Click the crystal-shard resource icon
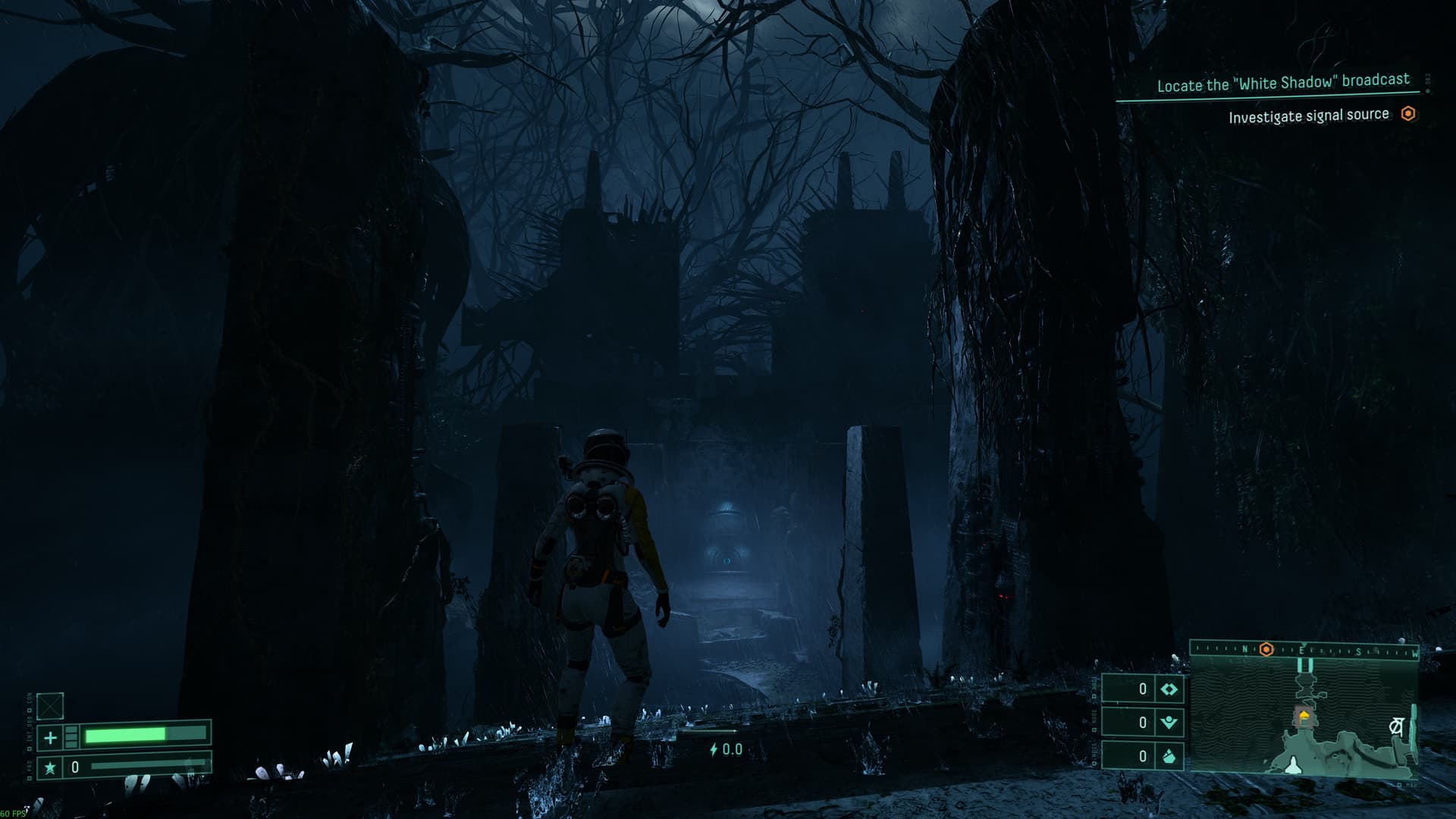Image resolution: width=1456 pixels, height=819 pixels. 1169,756
